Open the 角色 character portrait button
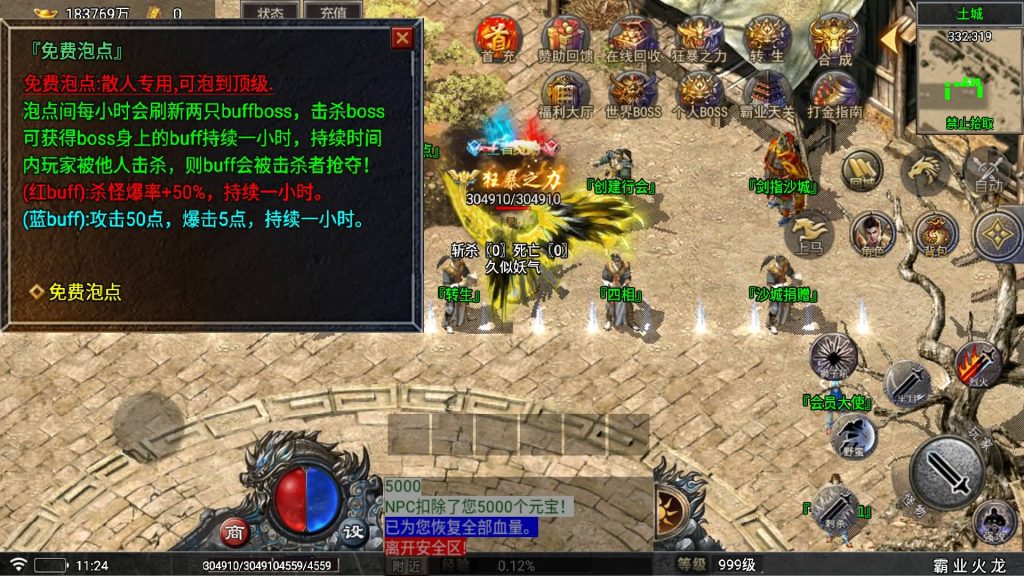Viewport: 1024px width, 576px height. [x=872, y=234]
